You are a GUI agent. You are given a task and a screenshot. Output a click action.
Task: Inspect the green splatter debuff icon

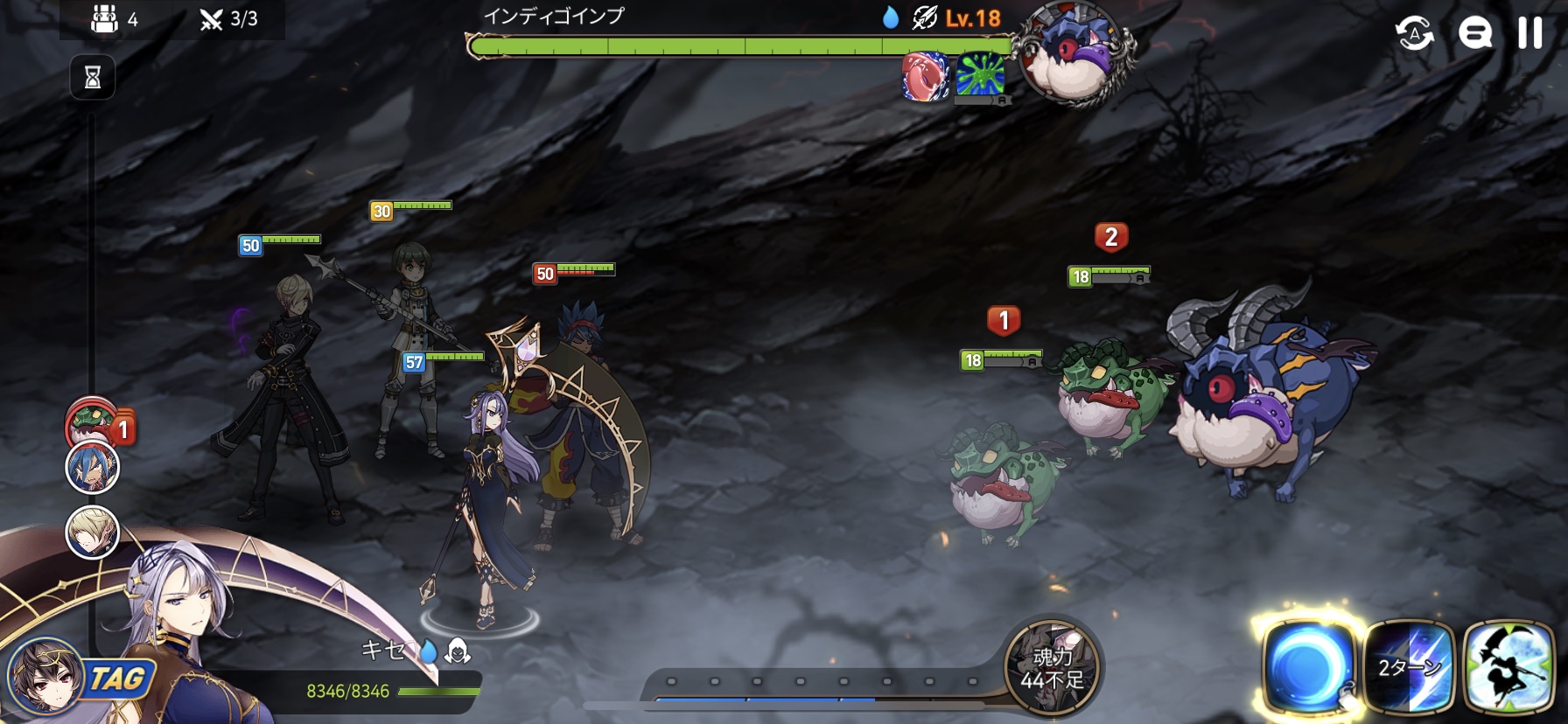click(x=980, y=75)
